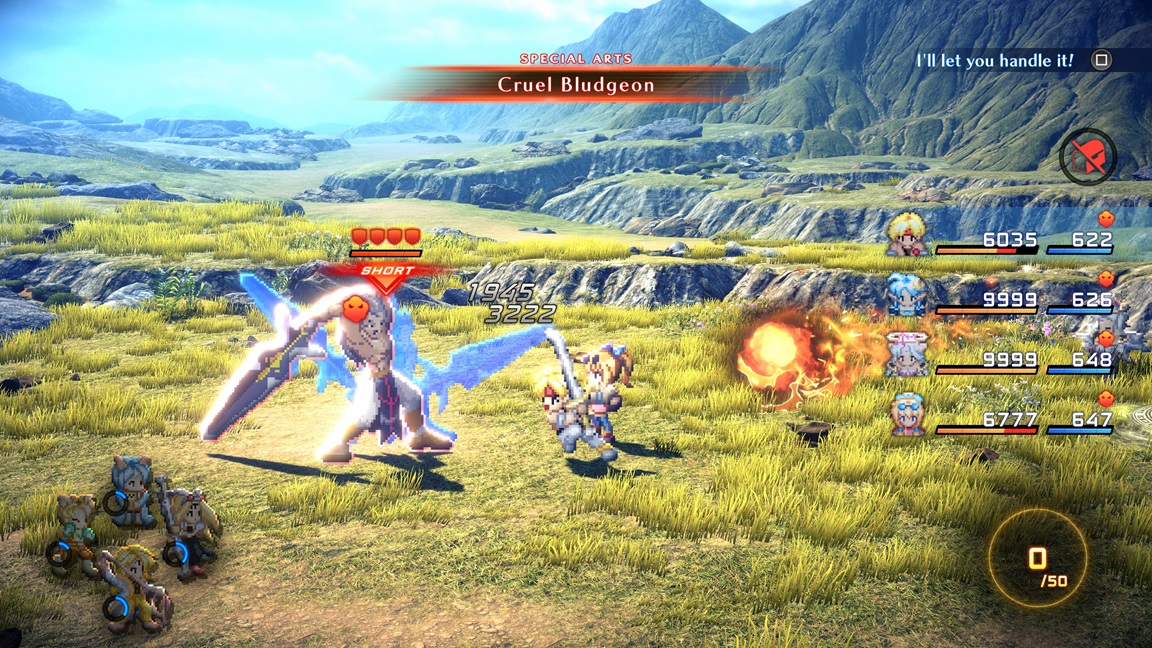Pick the goggles-wearing party member portrait
This screenshot has height=648, width=1152.
(x=908, y=413)
